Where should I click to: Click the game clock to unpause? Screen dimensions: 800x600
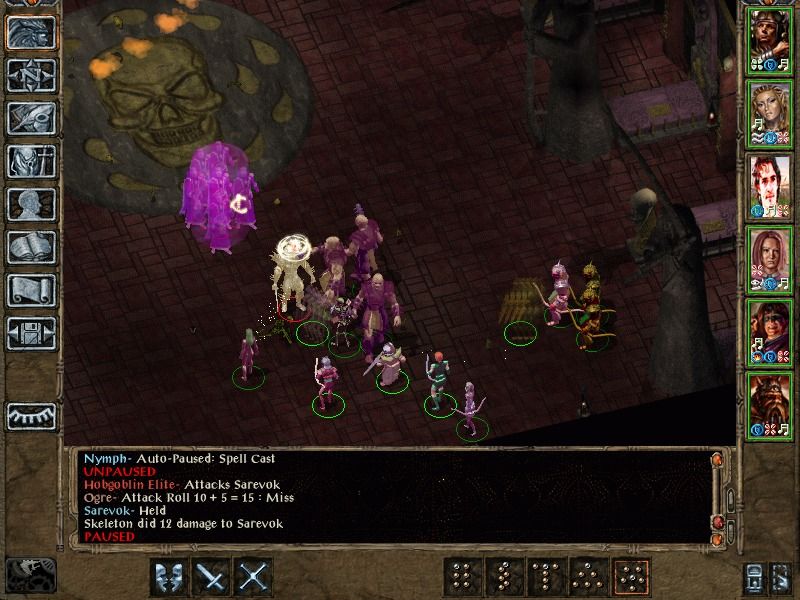30,575
